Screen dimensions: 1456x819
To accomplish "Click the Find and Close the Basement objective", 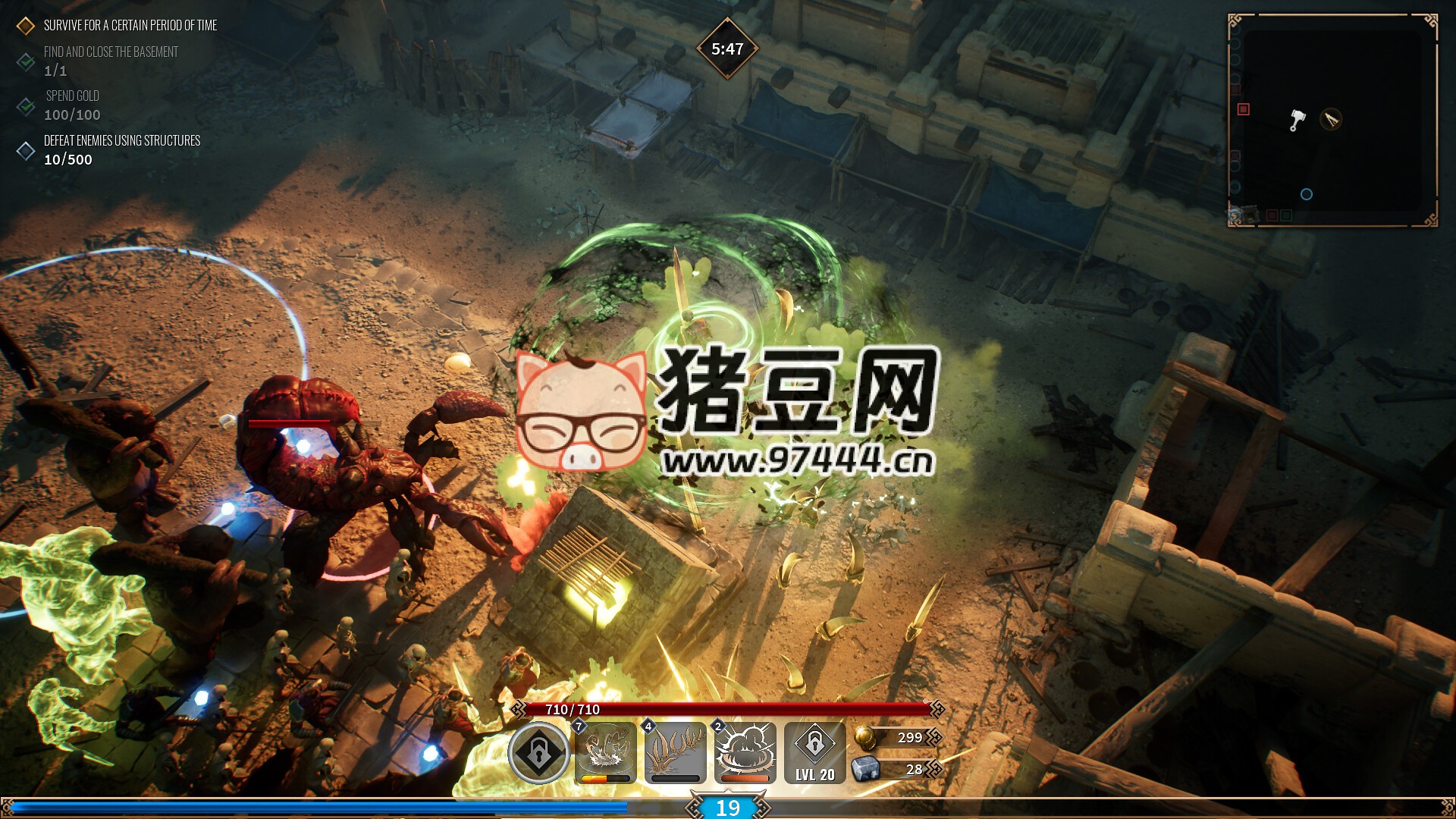I will [x=111, y=52].
